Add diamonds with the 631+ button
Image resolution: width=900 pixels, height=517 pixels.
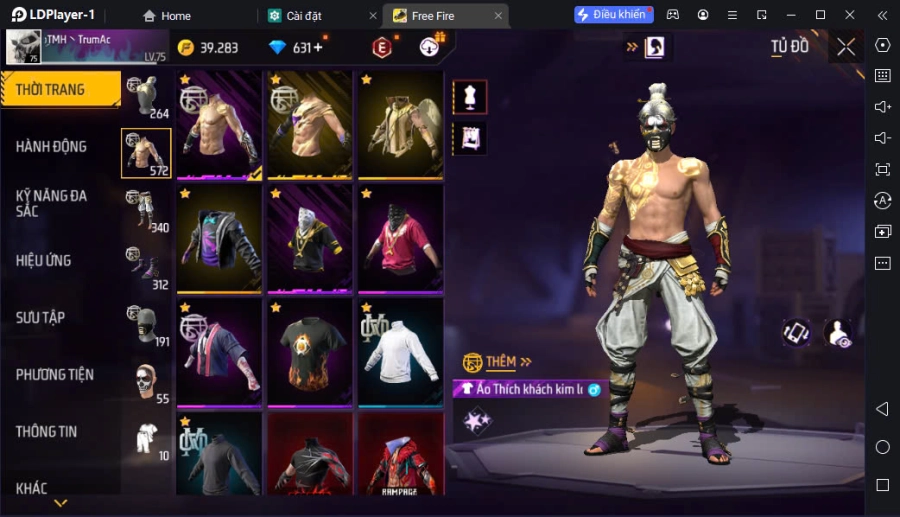(x=299, y=48)
